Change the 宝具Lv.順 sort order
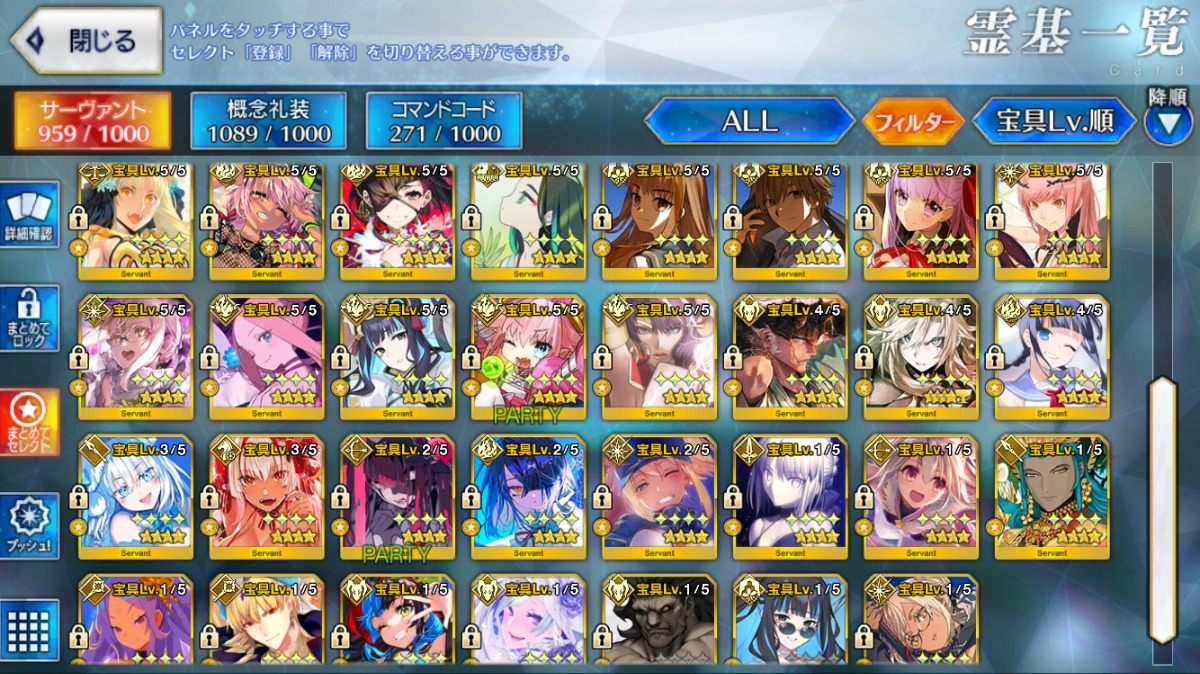 pyautogui.click(x=1055, y=121)
